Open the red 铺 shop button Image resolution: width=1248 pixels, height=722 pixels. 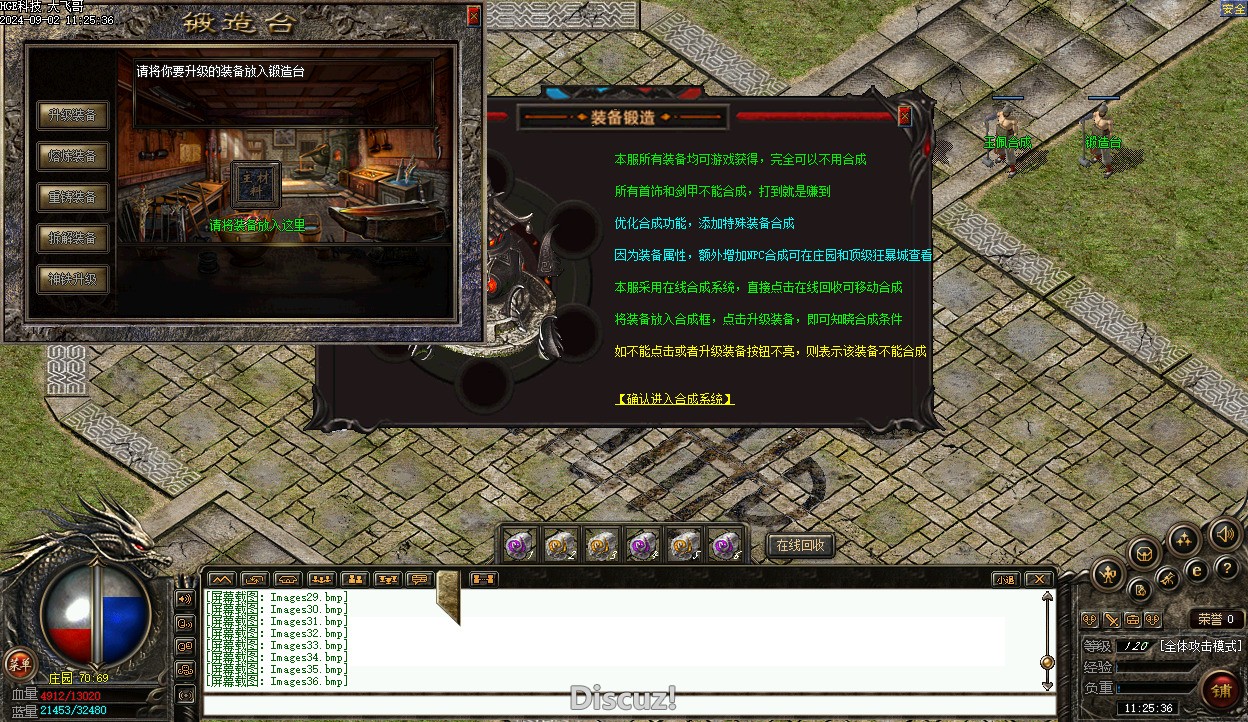point(1221,689)
